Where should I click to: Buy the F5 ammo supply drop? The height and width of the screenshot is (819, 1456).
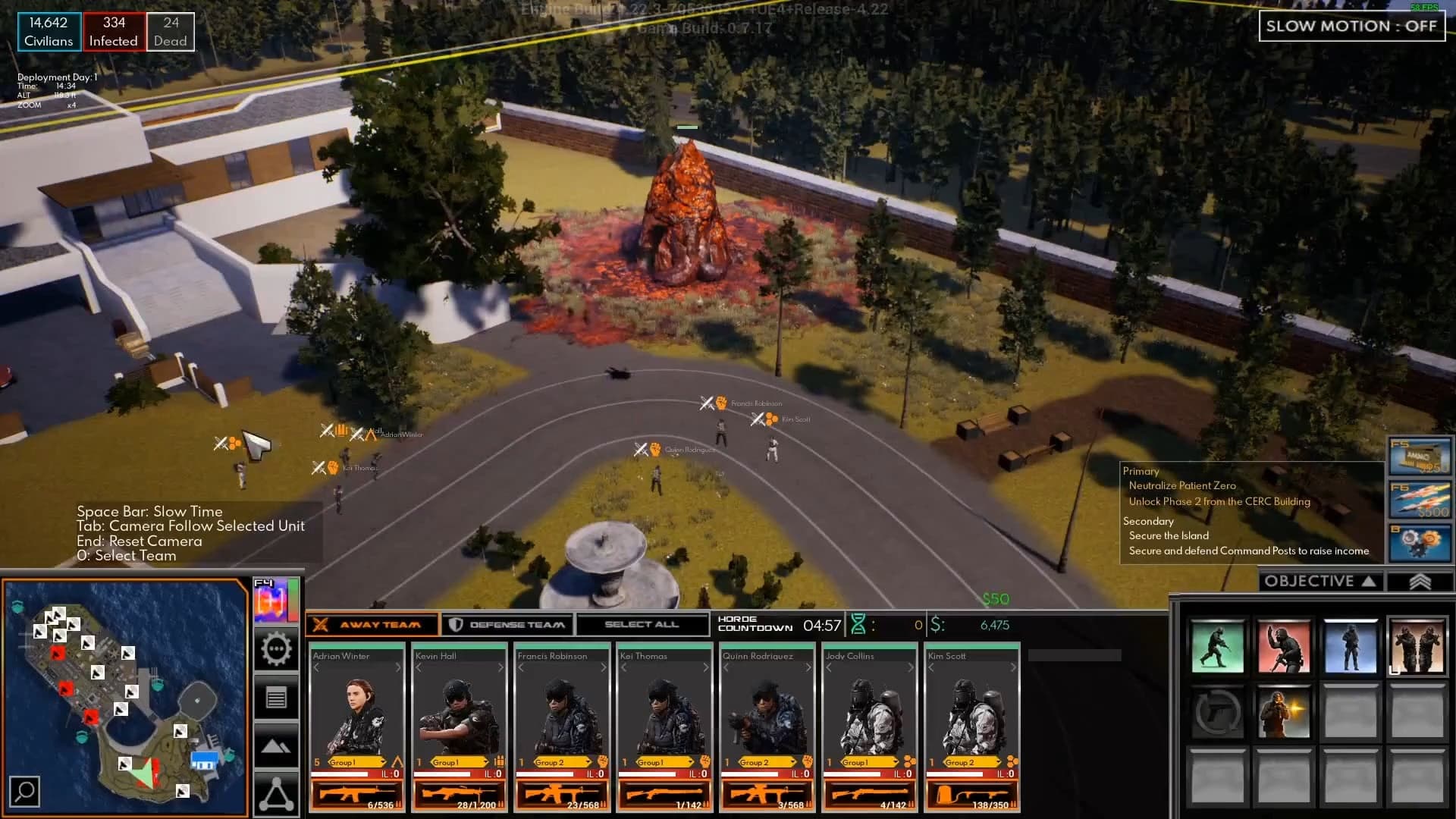pyautogui.click(x=1419, y=456)
